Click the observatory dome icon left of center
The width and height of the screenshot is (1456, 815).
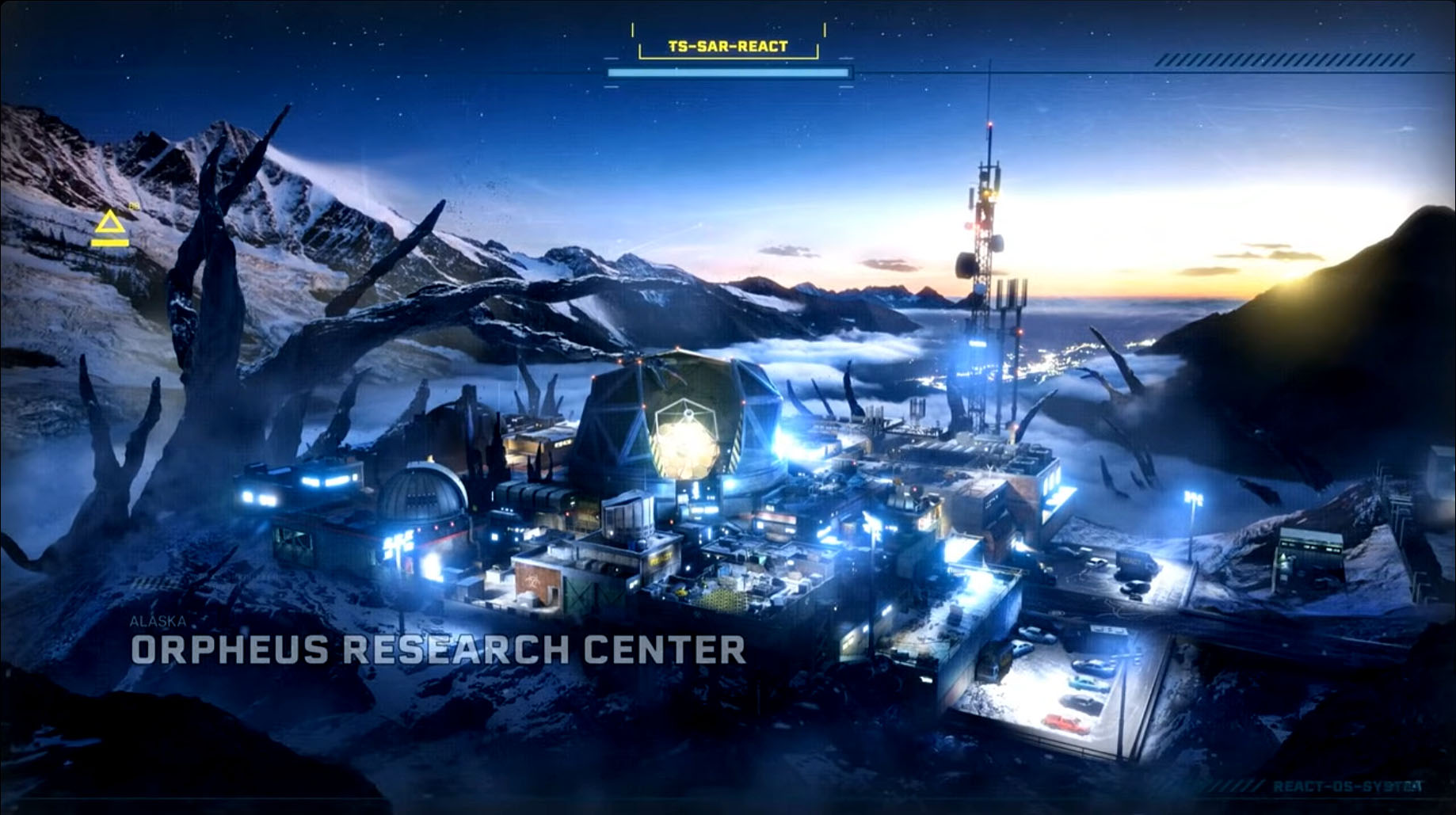[423, 496]
